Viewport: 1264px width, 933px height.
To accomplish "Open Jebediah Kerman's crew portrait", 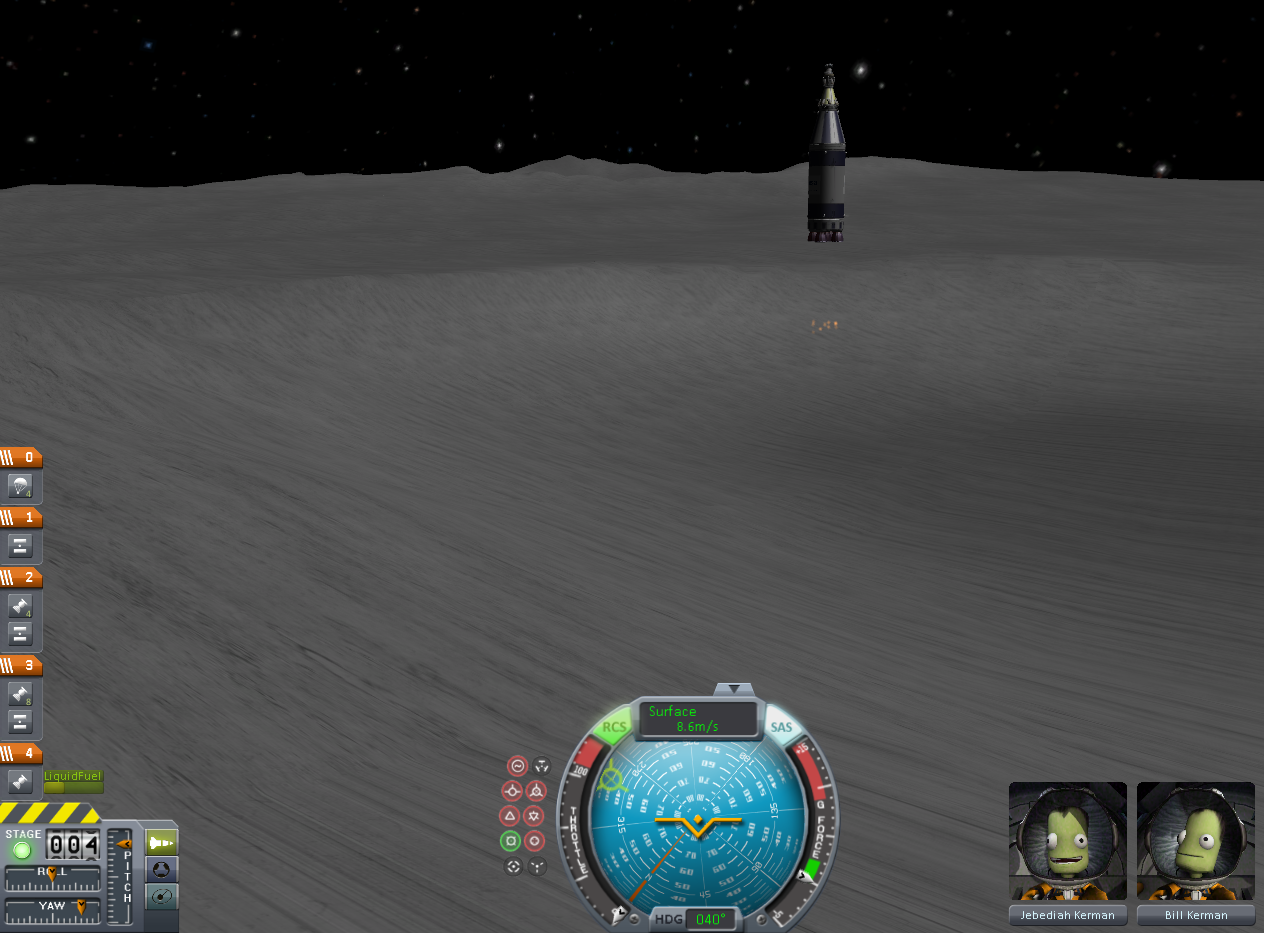I will [1067, 842].
